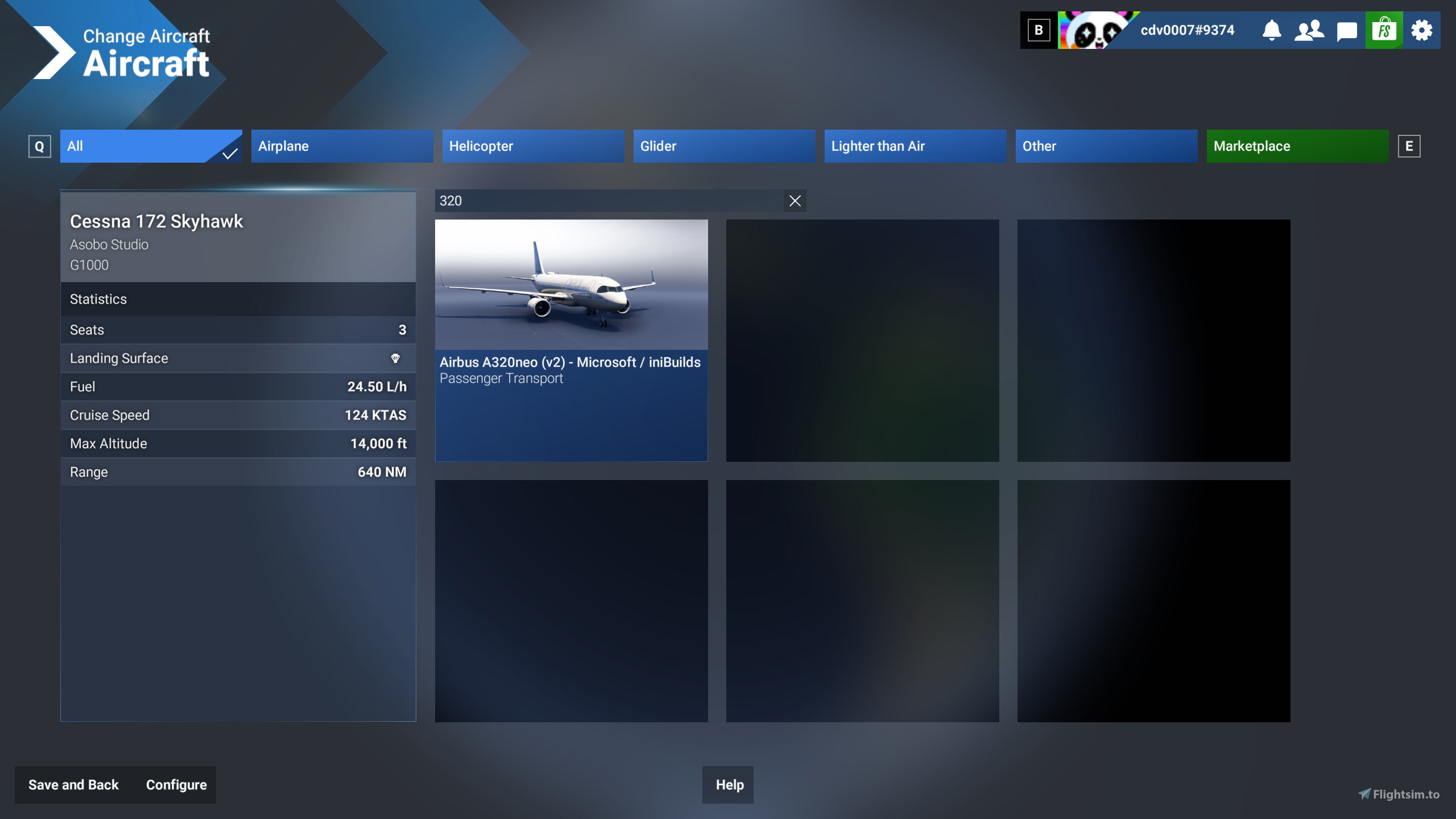Switch to the Glider filter tab
Image resolution: width=1456 pixels, height=819 pixels.
(x=724, y=146)
